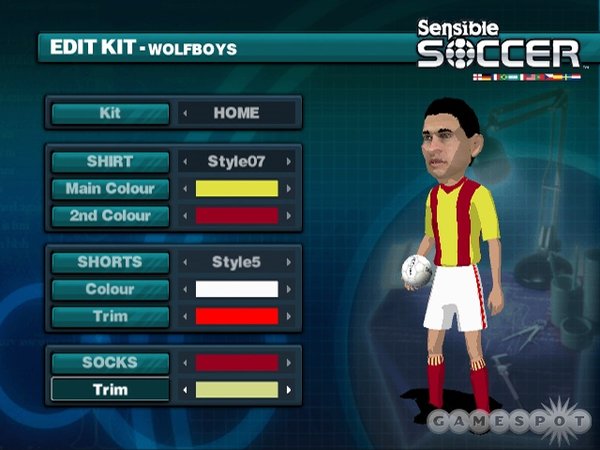The width and height of the screenshot is (600, 450).
Task: Change shorts colour with the right arrow next to white
Action: (289, 289)
